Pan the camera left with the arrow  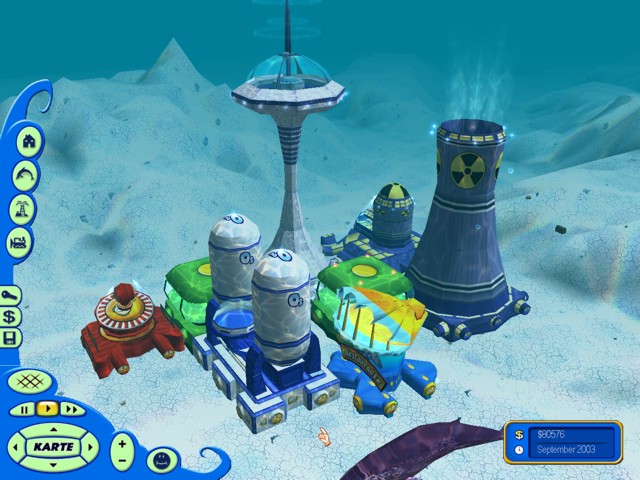17,446
